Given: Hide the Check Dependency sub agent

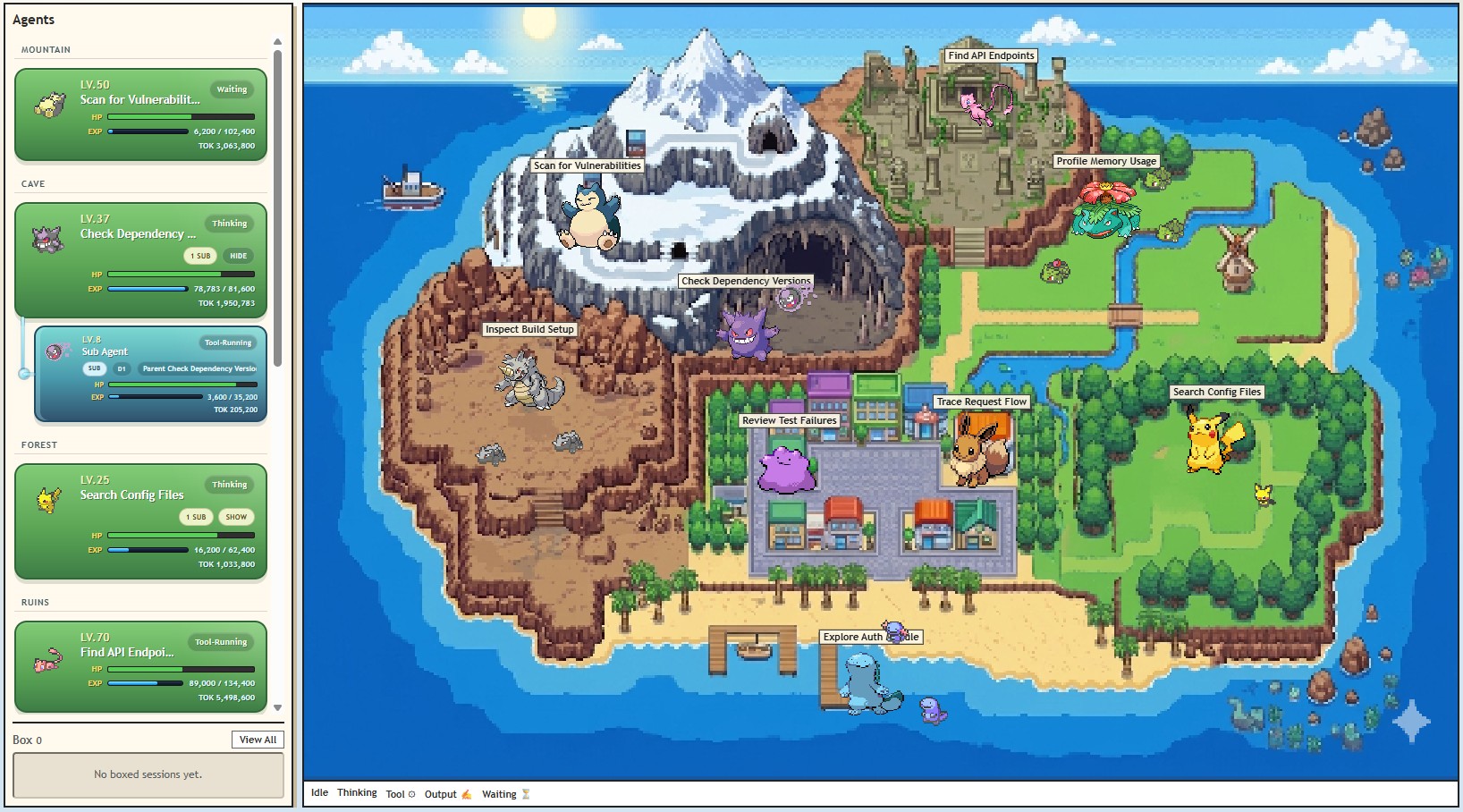Looking at the screenshot, I should tap(236, 256).
